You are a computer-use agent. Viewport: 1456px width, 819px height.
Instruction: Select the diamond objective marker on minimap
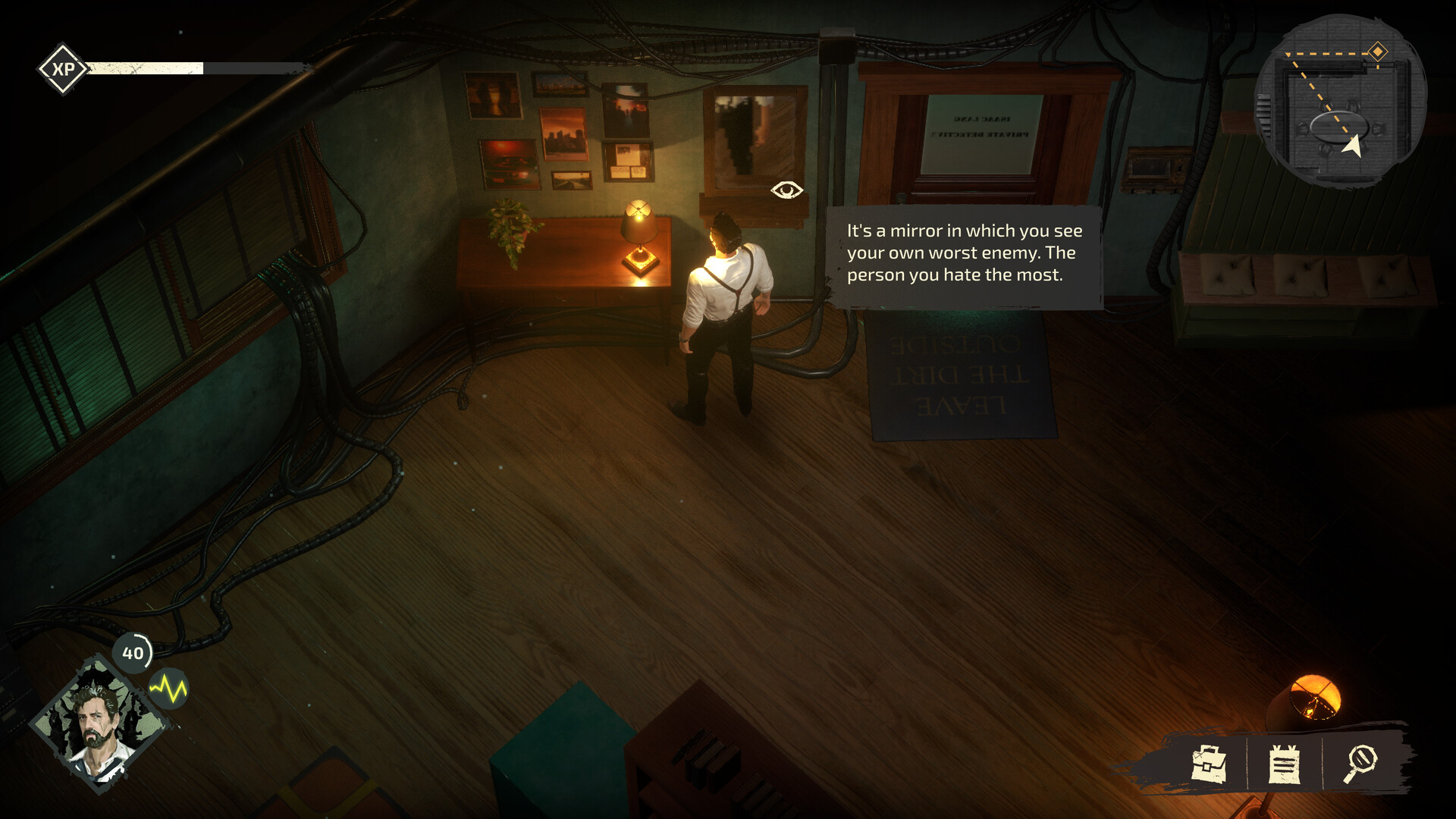pyautogui.click(x=1377, y=52)
